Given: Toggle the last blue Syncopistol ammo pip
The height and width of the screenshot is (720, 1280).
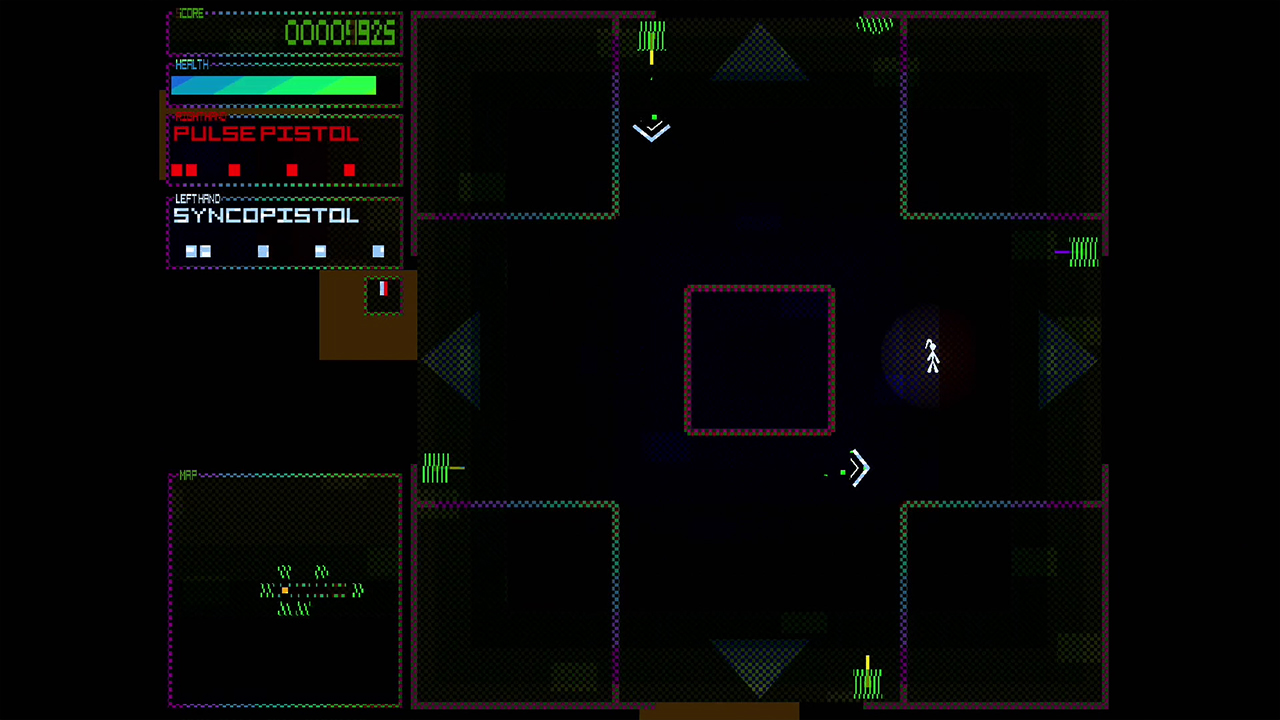Looking at the screenshot, I should pyautogui.click(x=378, y=251).
